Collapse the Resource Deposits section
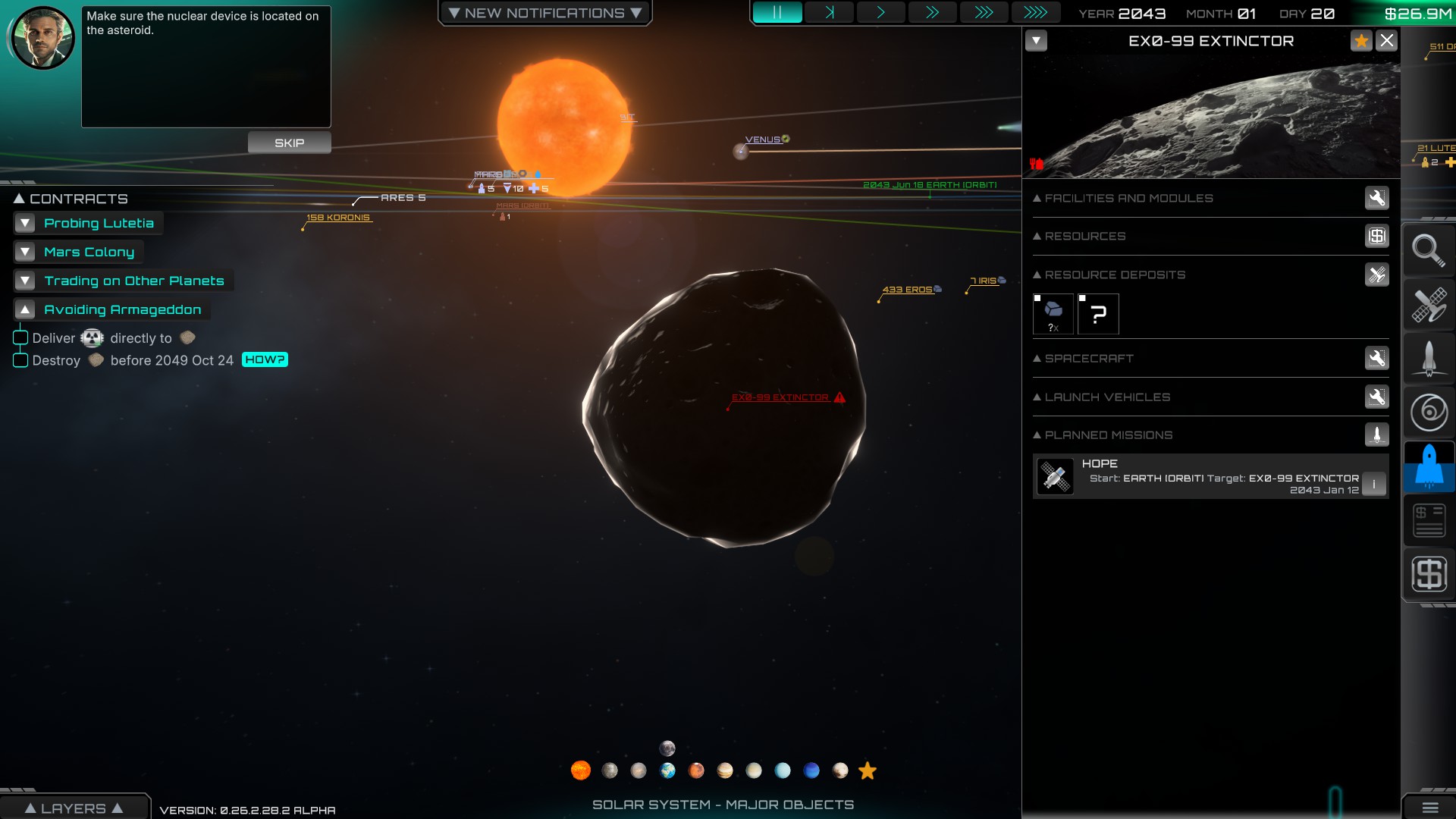This screenshot has width=1456, height=819. pyautogui.click(x=1037, y=275)
